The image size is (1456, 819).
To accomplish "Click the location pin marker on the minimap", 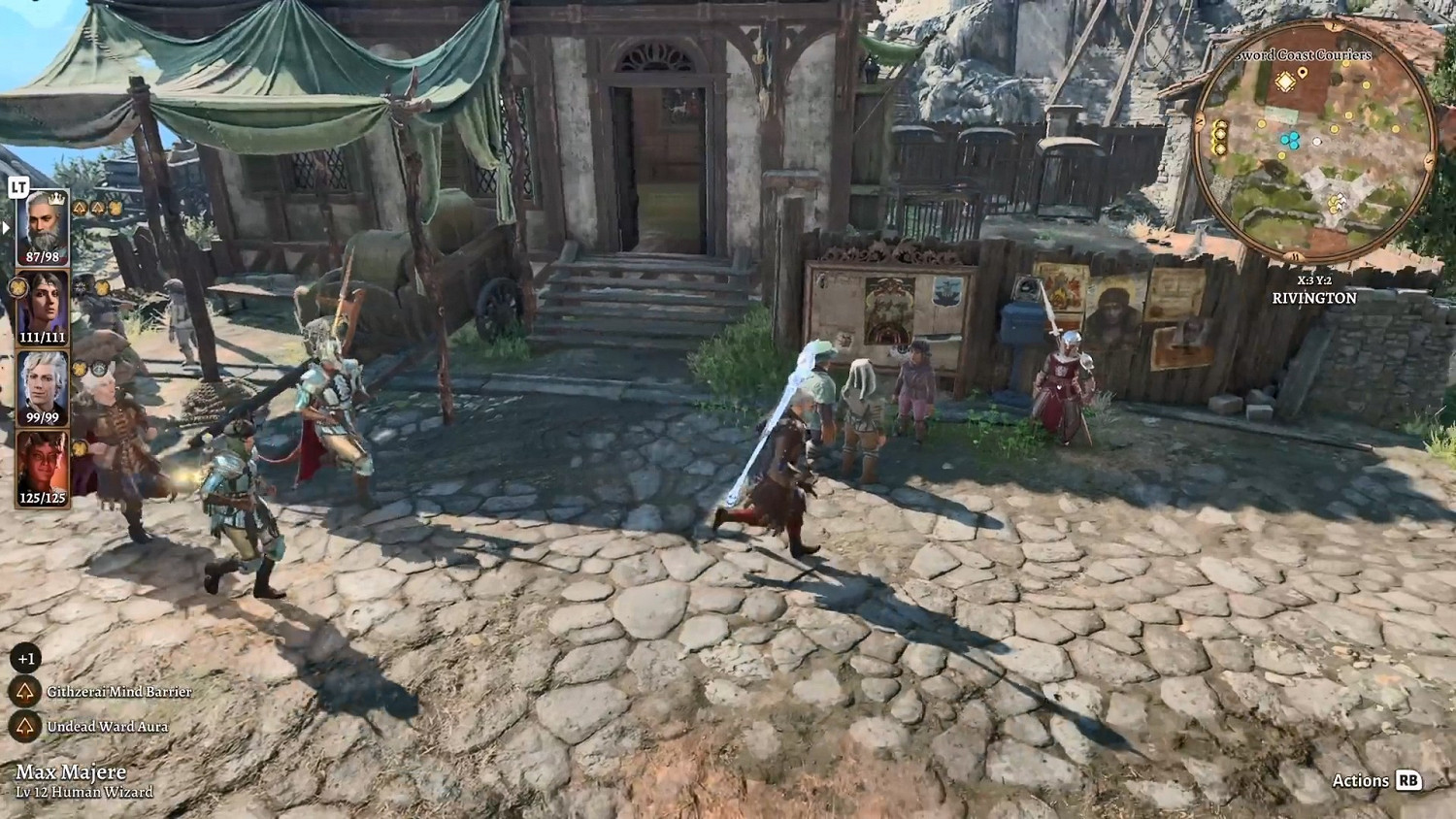I will (x=1303, y=73).
